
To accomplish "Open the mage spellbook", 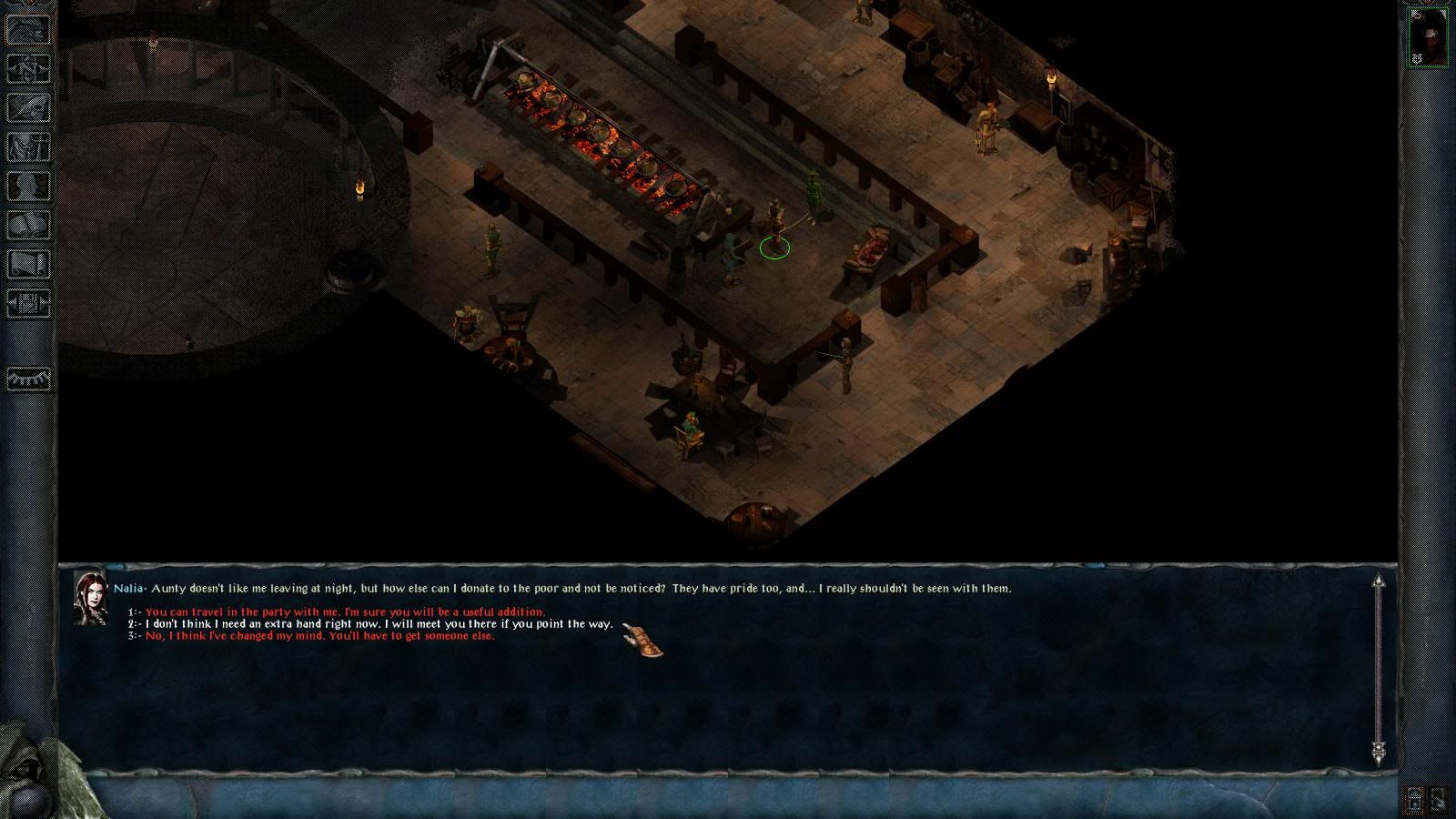I will tap(29, 225).
